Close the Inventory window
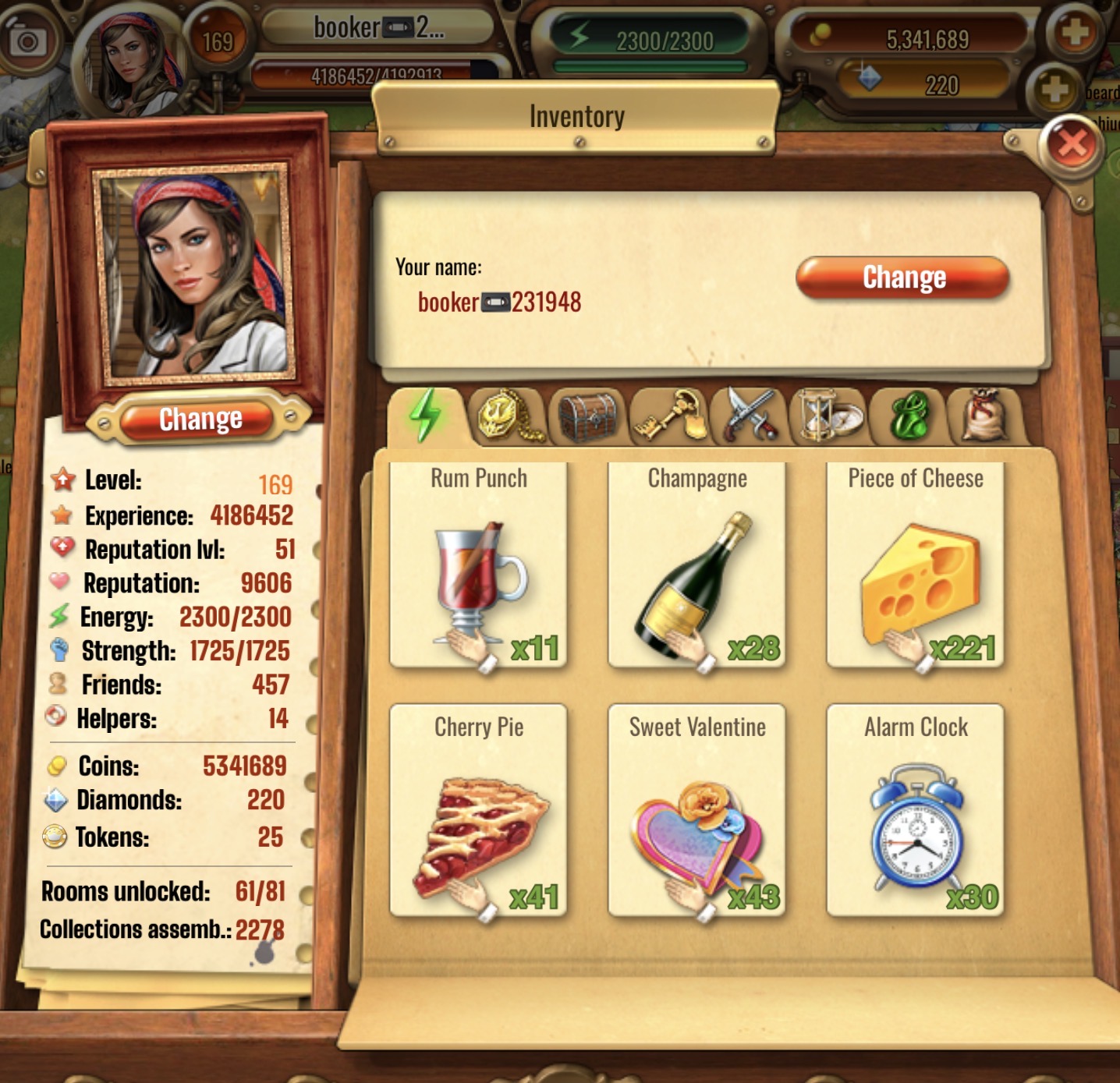Image resolution: width=1120 pixels, height=1083 pixels. pyautogui.click(x=1072, y=144)
